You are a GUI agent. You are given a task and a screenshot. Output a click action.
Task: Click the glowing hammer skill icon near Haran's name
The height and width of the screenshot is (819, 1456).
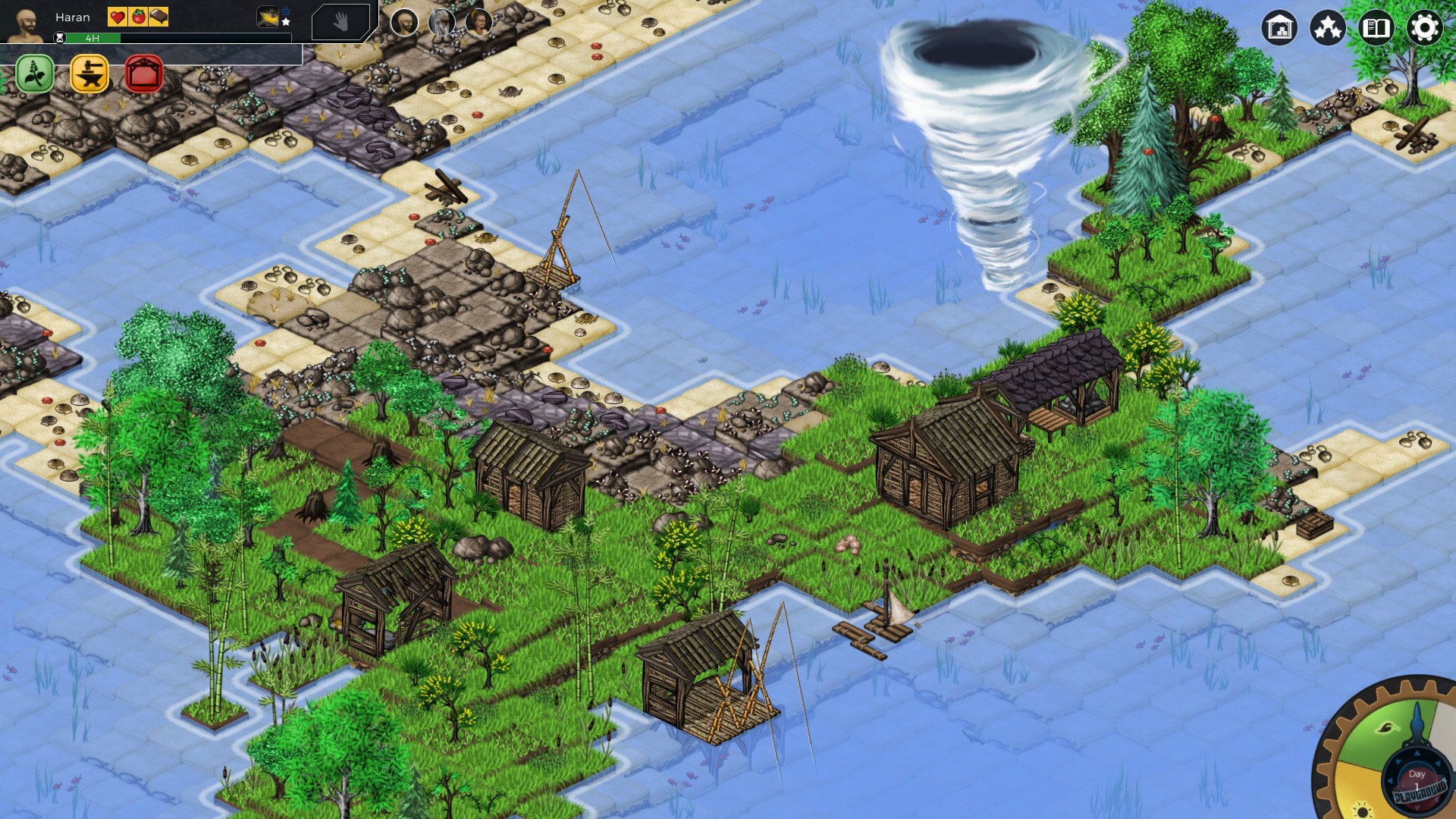[x=267, y=18]
